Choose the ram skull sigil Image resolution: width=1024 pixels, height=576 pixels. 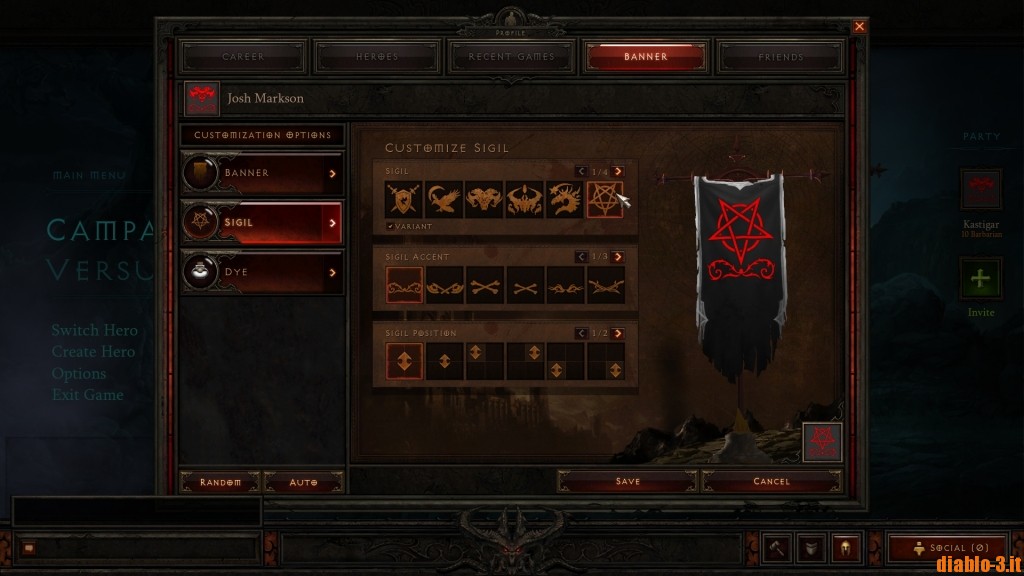click(x=484, y=200)
